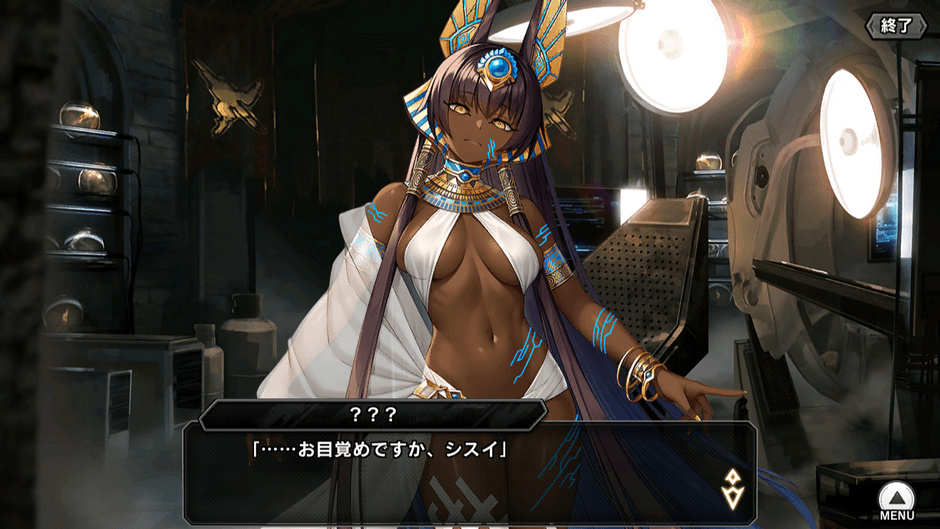Click the 終了 end button

tap(896, 25)
